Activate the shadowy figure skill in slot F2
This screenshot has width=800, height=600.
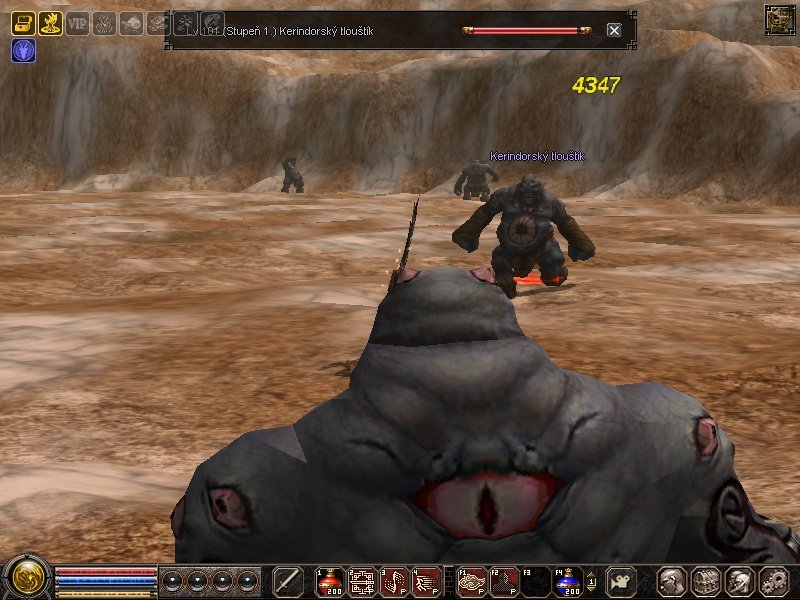(505, 581)
